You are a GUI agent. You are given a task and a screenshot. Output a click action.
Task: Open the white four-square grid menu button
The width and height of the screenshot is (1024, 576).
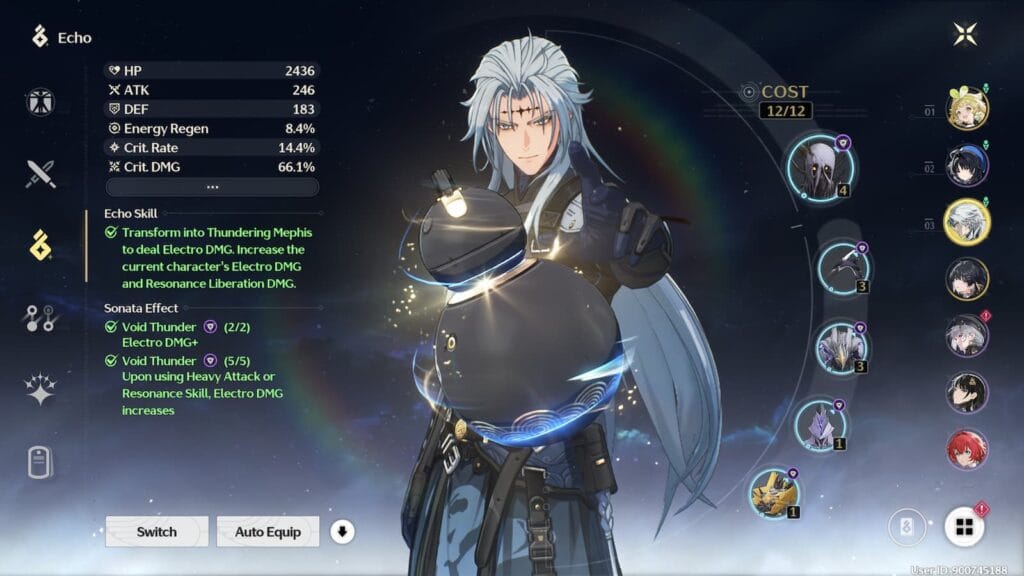point(965,527)
